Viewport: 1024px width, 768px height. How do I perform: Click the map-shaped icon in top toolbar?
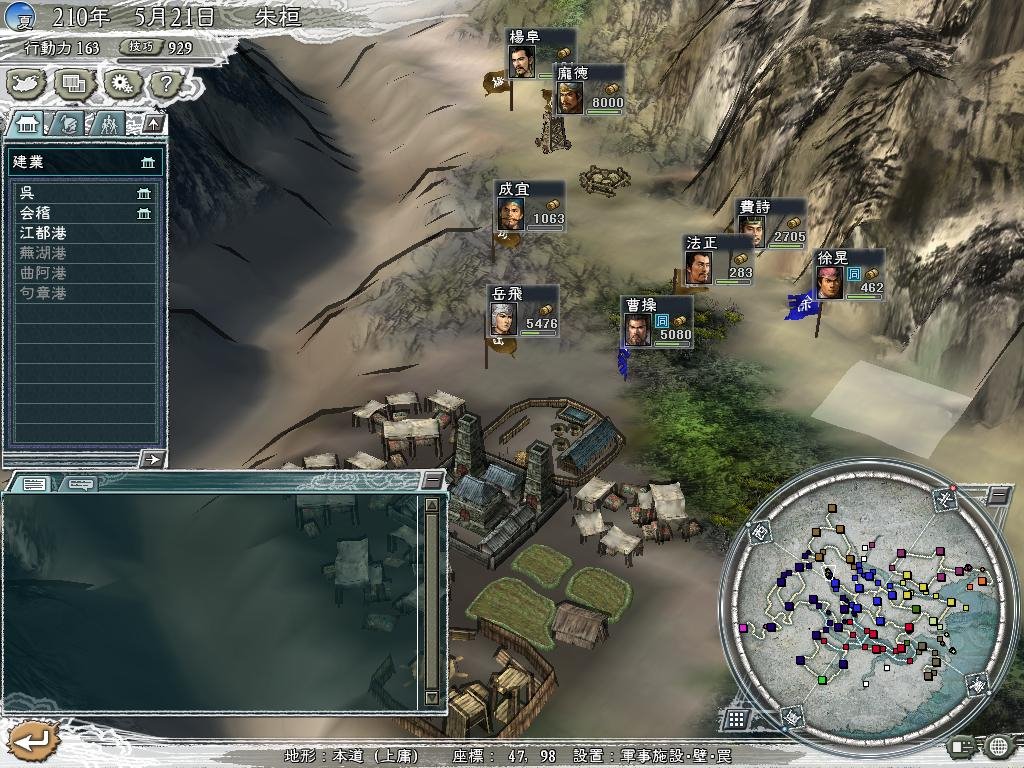[28, 83]
